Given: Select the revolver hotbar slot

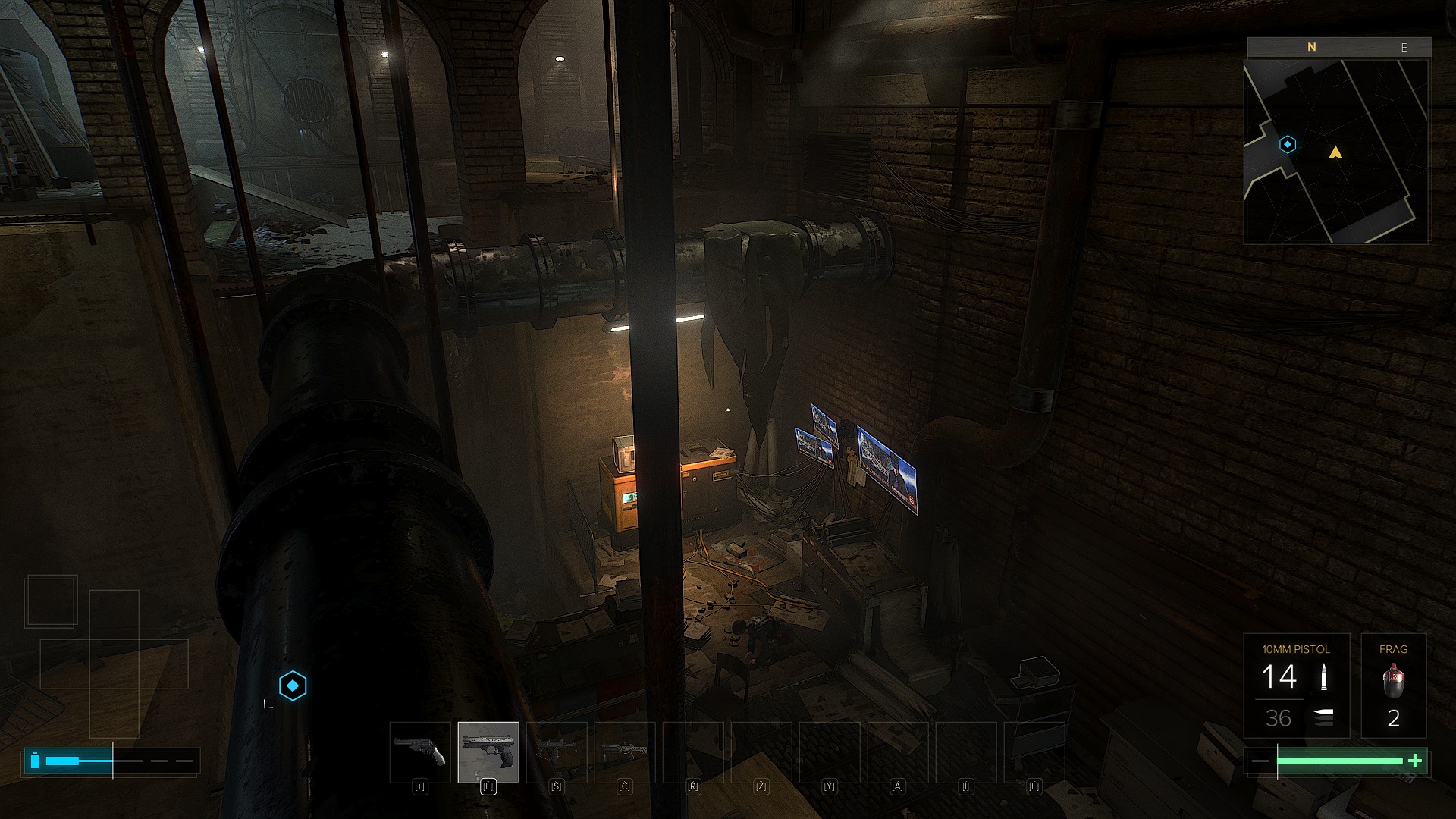Looking at the screenshot, I should tap(420, 752).
